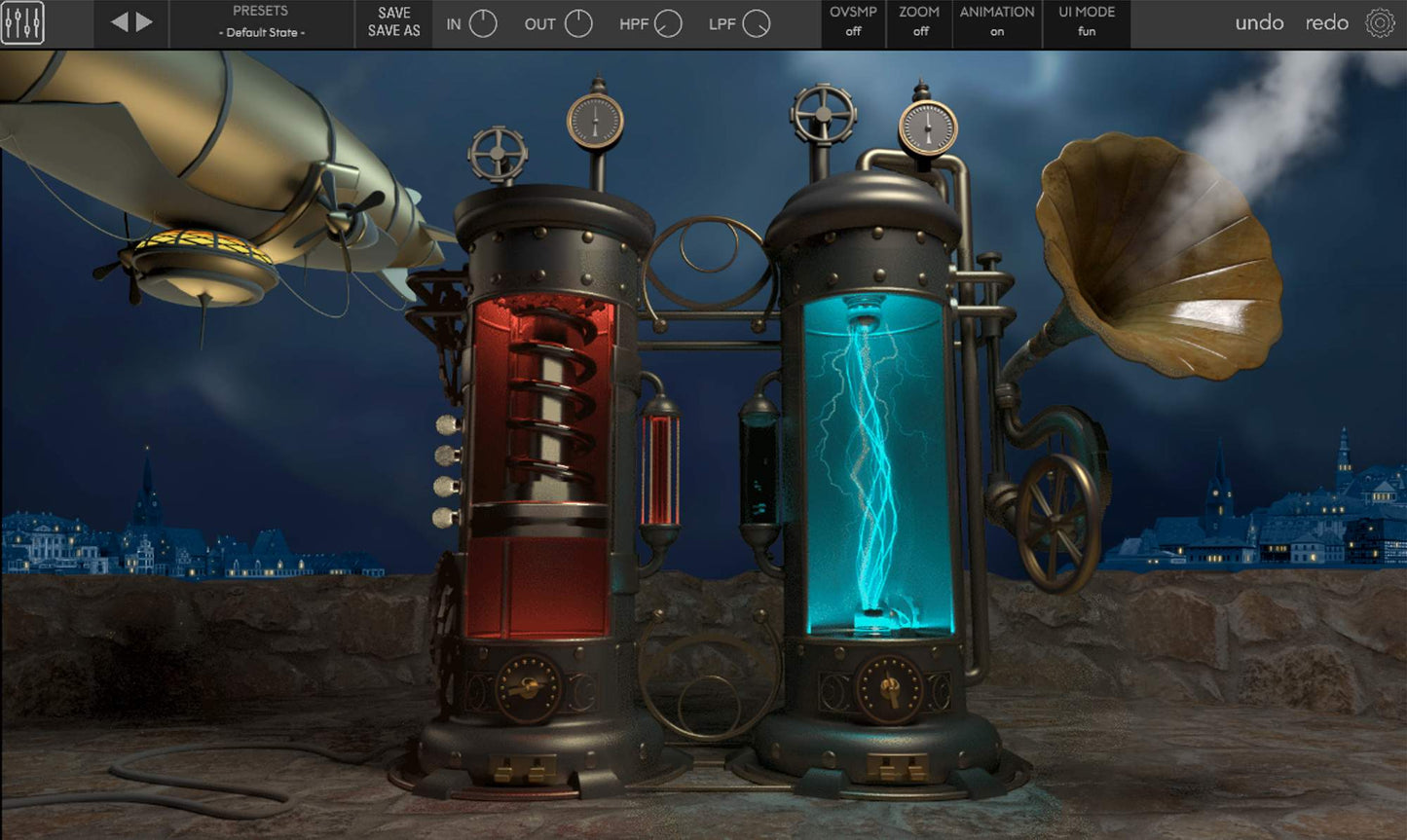This screenshot has height=840, width=1407.
Task: Switch the ANIMATION setting off
Action: 997,22
